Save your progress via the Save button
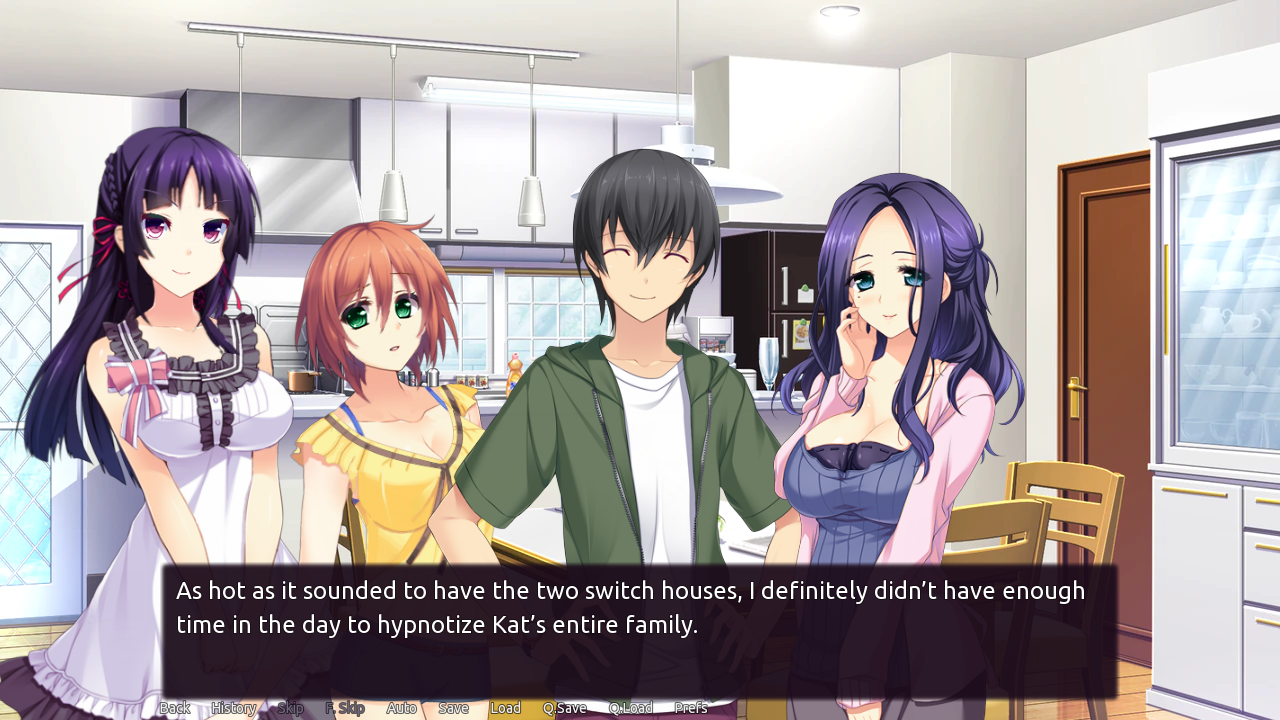The image size is (1280, 720). [453, 707]
